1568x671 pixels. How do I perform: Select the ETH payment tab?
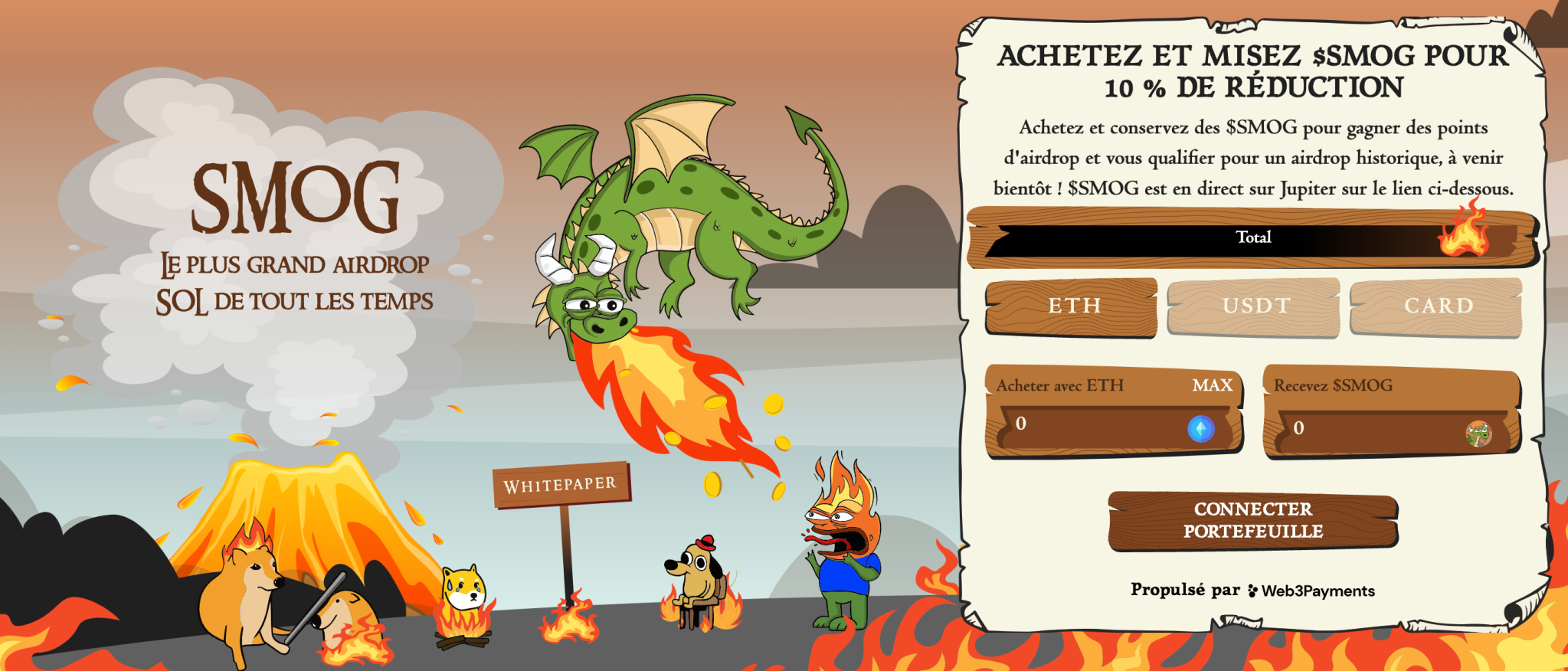pyautogui.click(x=1072, y=306)
